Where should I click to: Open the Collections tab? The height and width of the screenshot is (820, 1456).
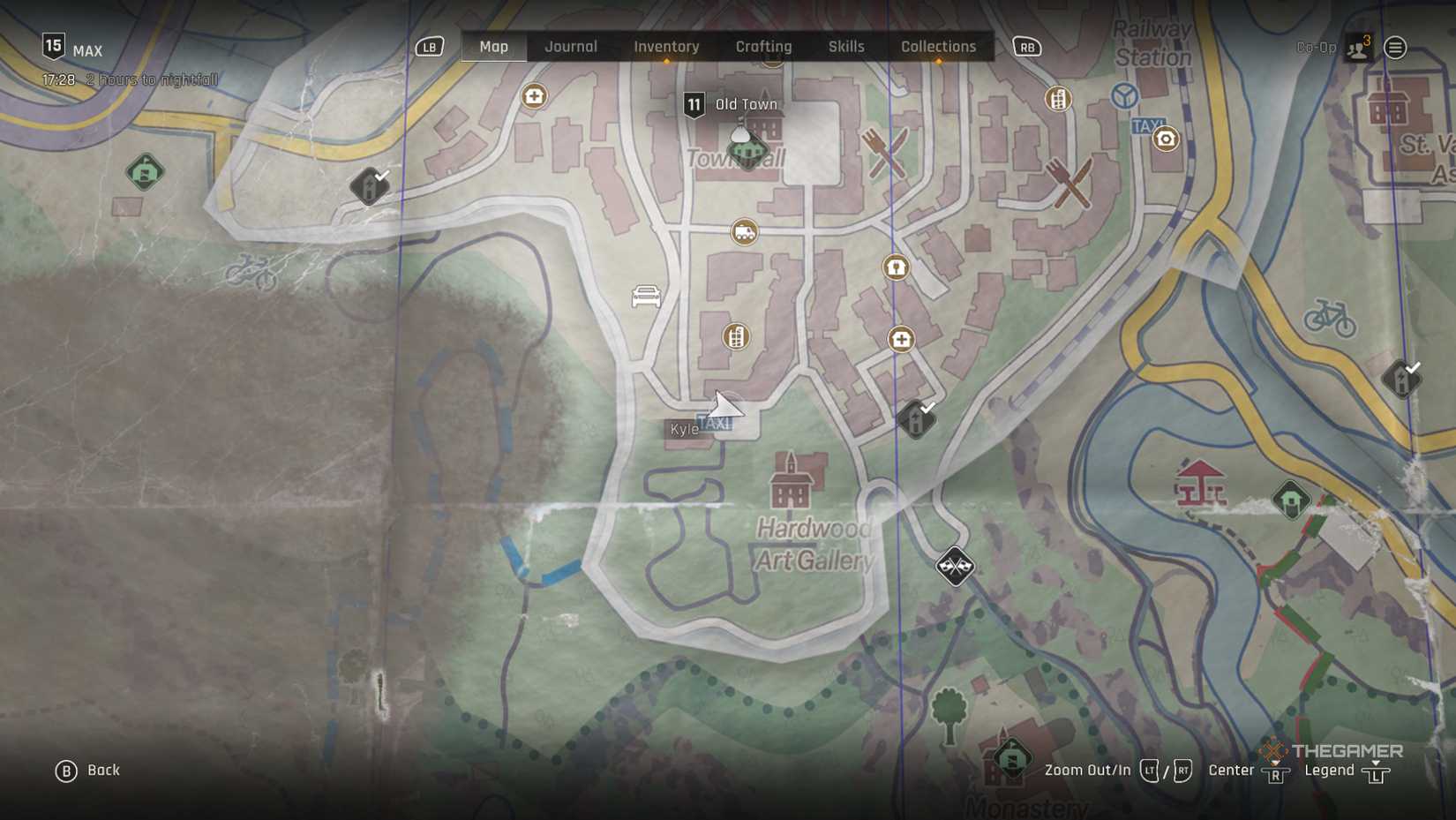938,47
